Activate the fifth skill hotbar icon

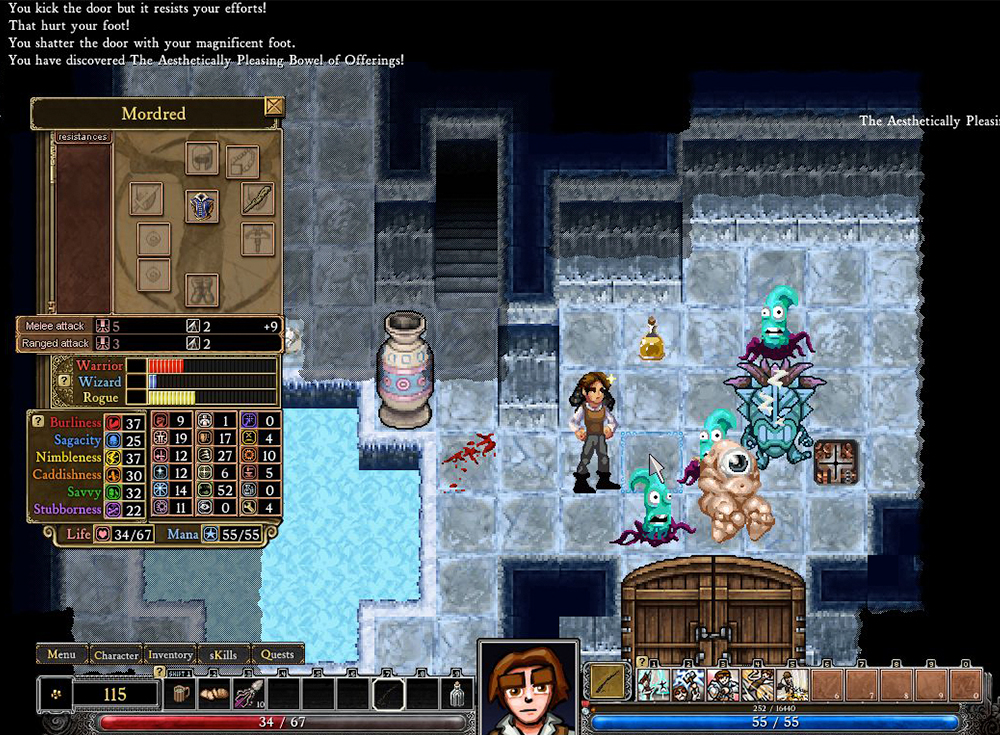click(x=792, y=685)
